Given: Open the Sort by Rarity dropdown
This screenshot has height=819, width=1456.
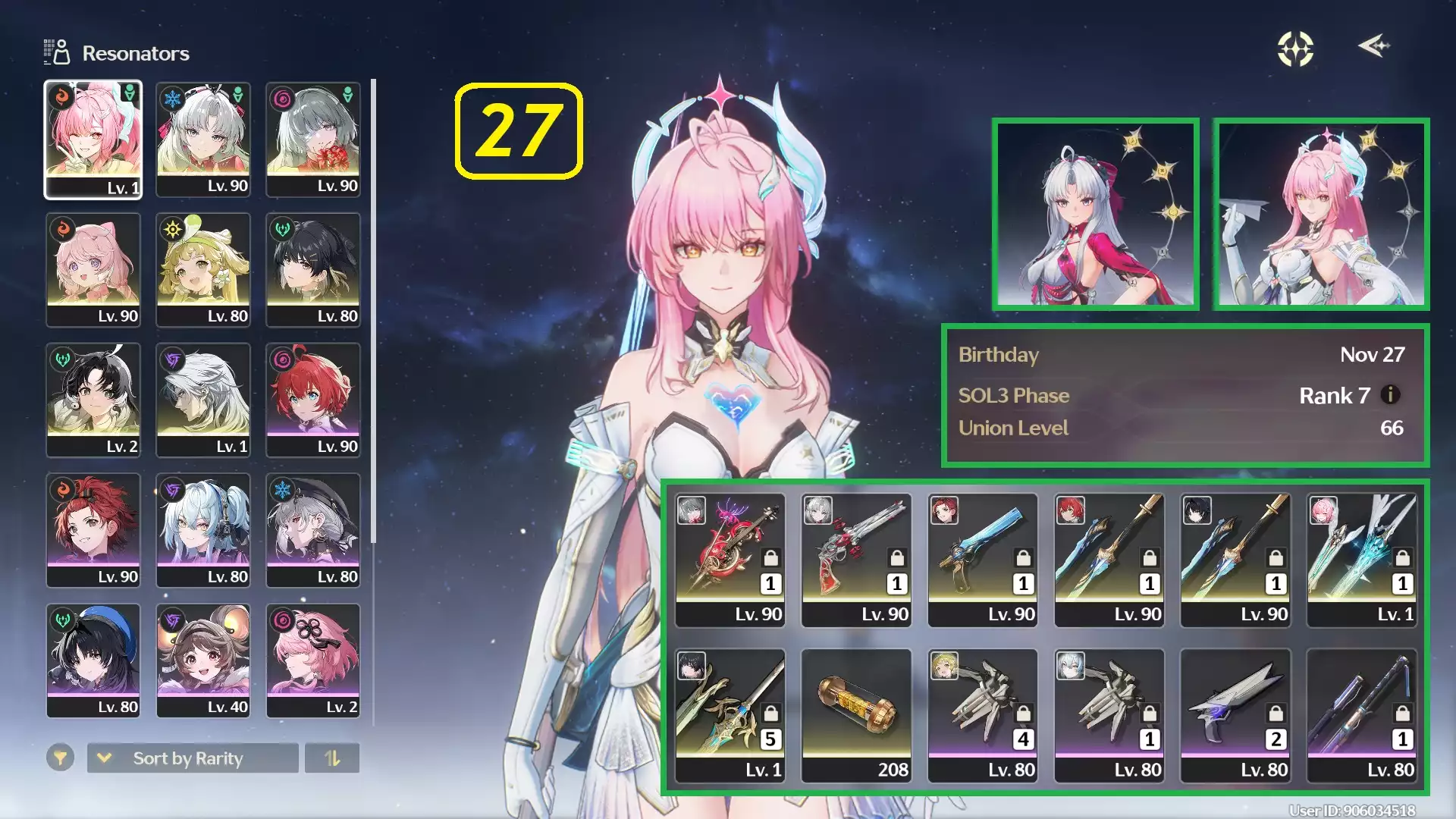Looking at the screenshot, I should 193,758.
